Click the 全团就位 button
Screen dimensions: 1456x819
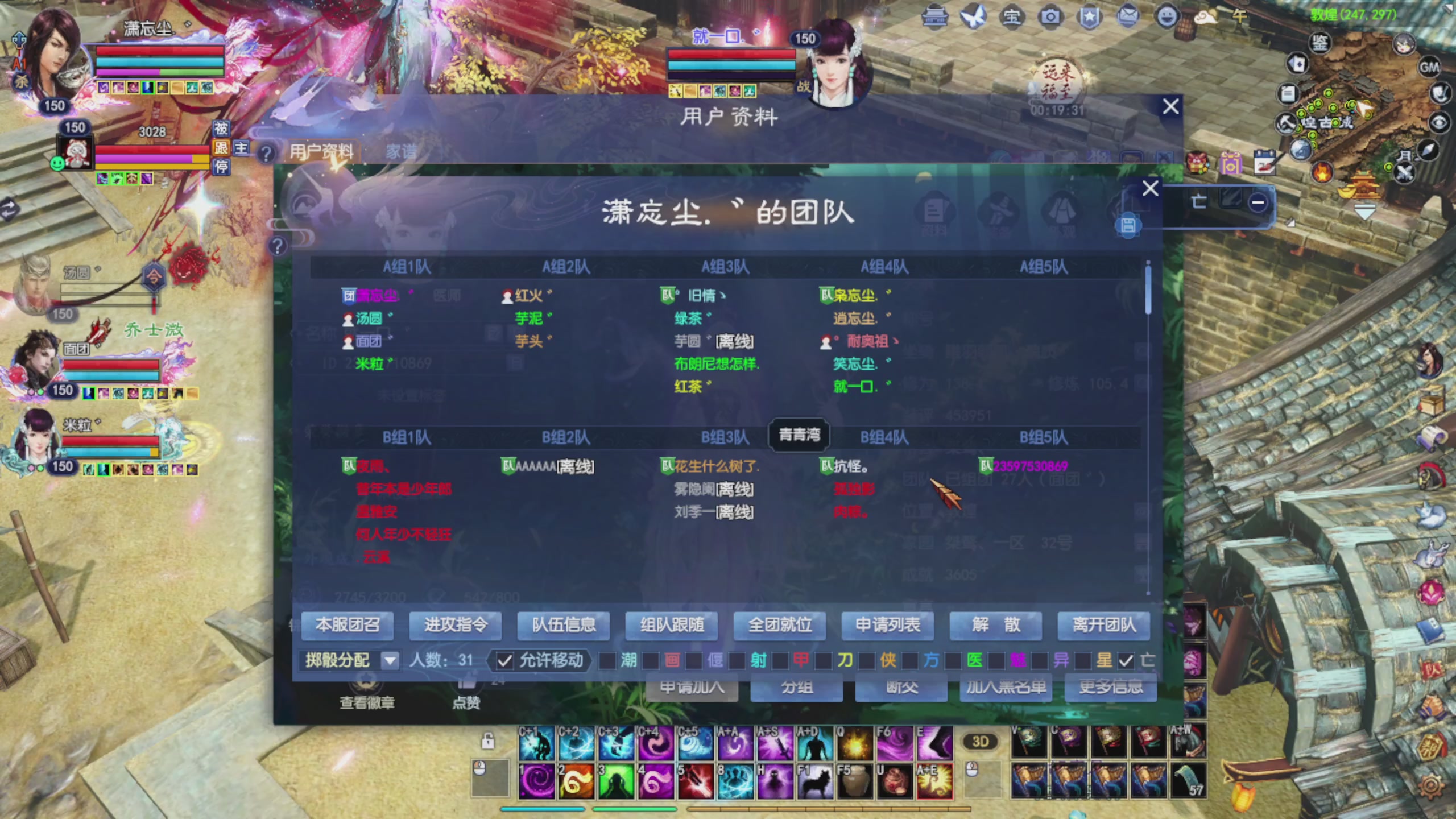780,626
